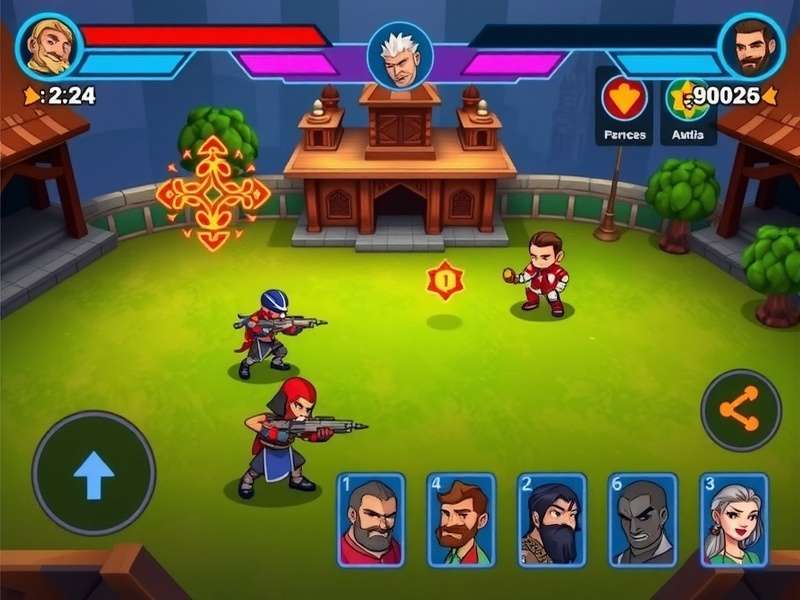
Task: Pick the long black-bearded hero card numbered 2
Action: click(x=551, y=520)
